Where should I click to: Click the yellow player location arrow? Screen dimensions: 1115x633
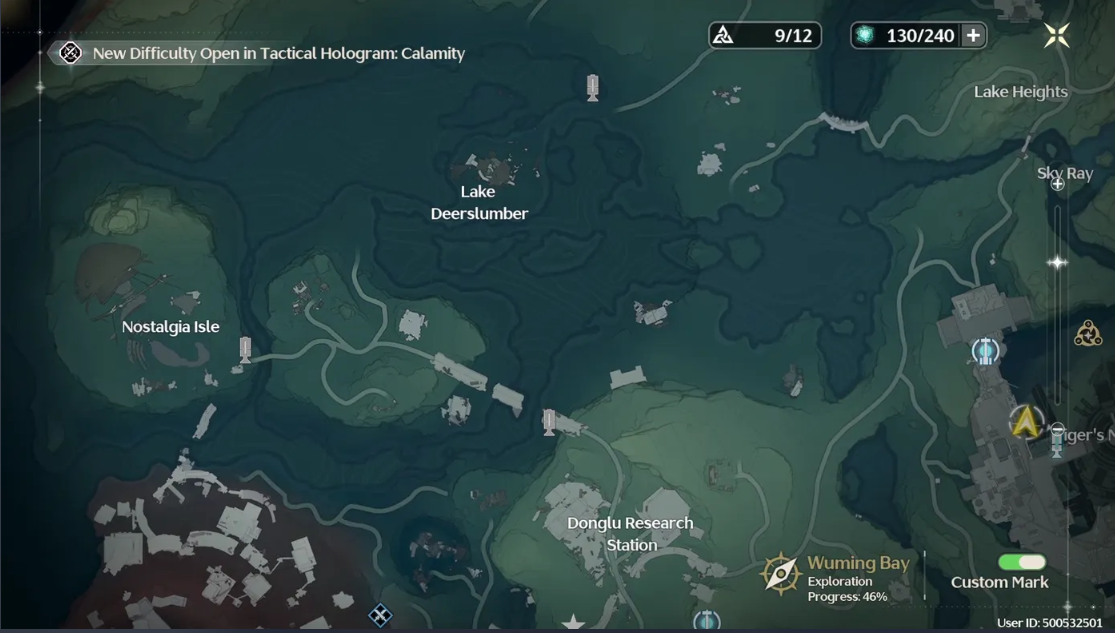1024,422
